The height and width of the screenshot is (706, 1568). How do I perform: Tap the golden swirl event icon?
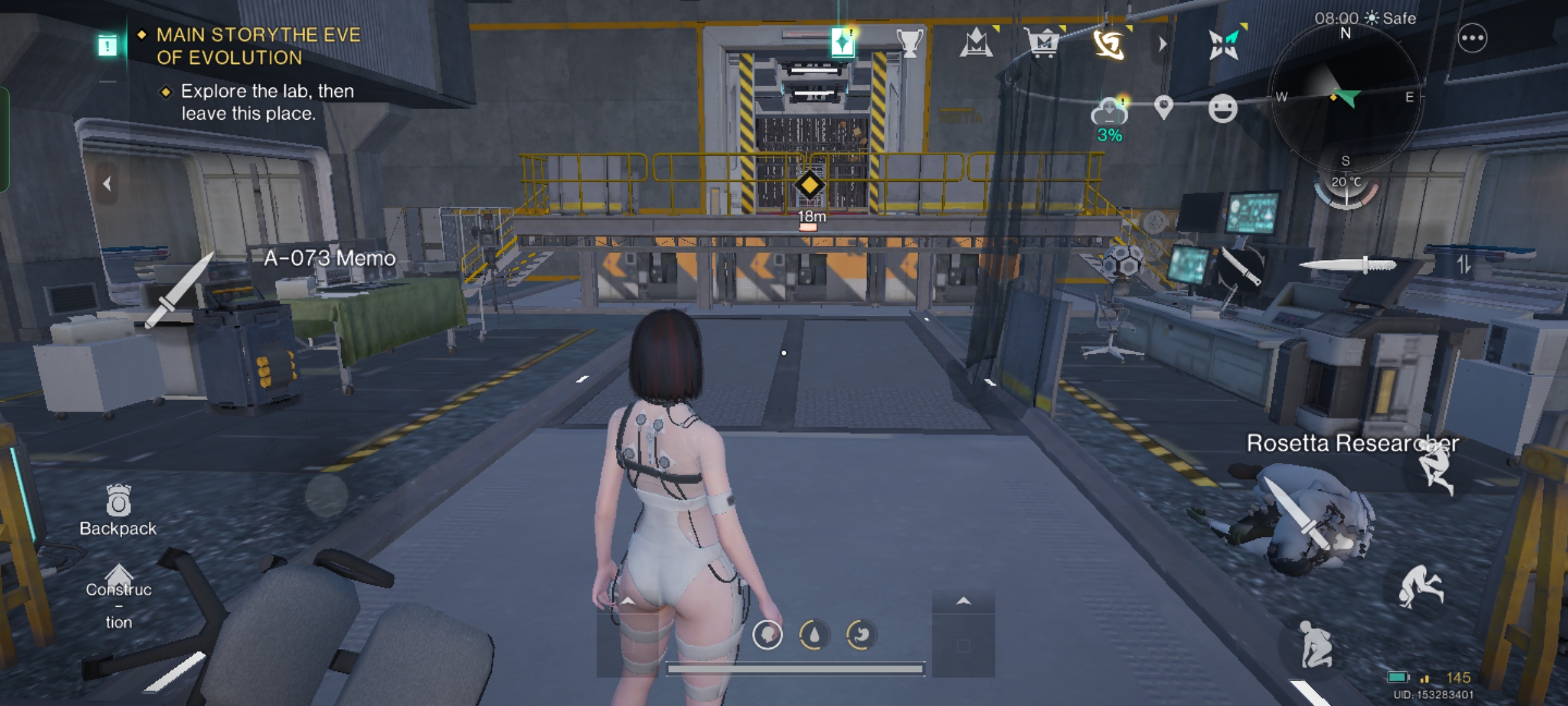[x=1109, y=44]
